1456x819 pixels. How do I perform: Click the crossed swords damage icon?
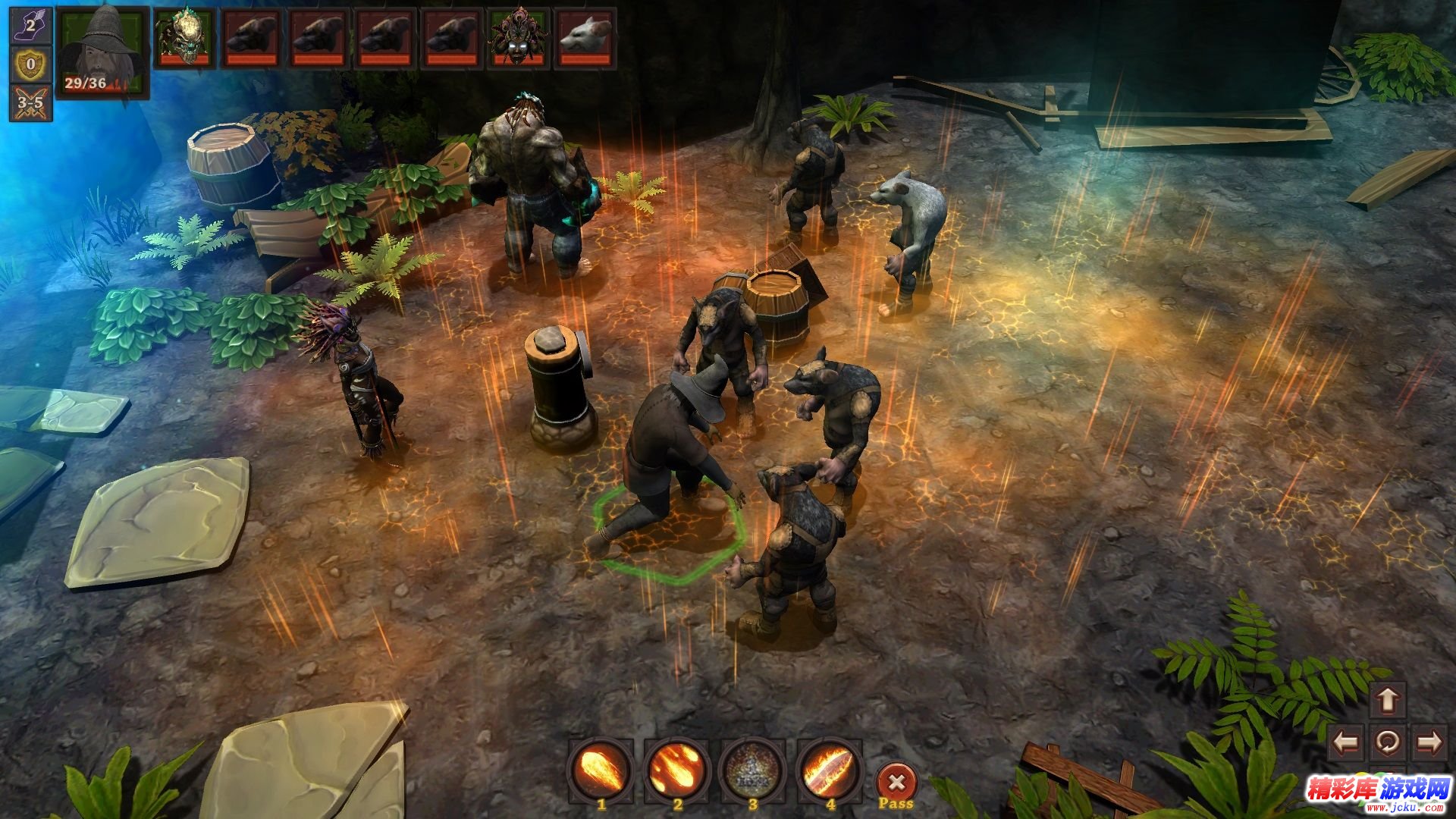[30, 102]
